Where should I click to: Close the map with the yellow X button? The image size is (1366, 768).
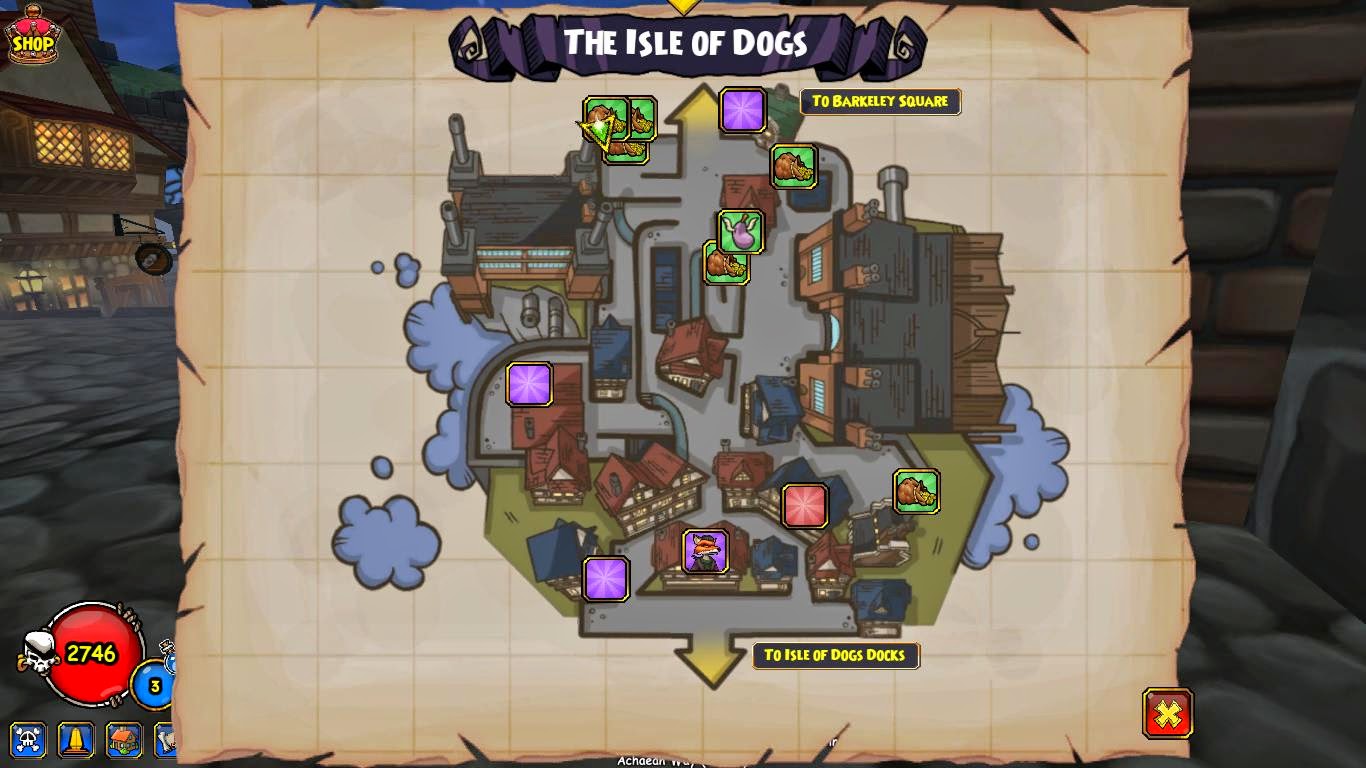[1168, 711]
